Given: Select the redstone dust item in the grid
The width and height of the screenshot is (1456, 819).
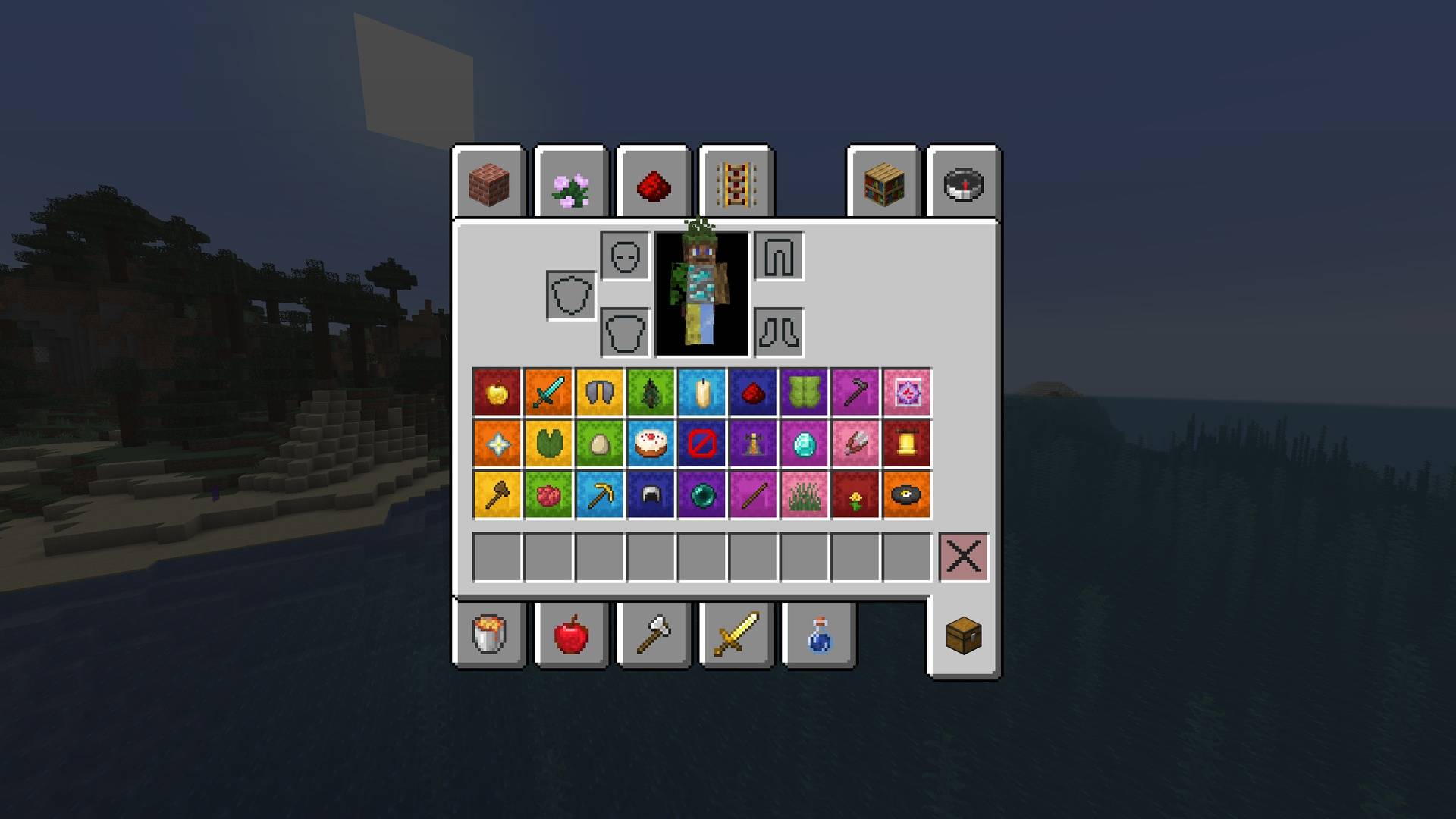Looking at the screenshot, I should tap(754, 393).
